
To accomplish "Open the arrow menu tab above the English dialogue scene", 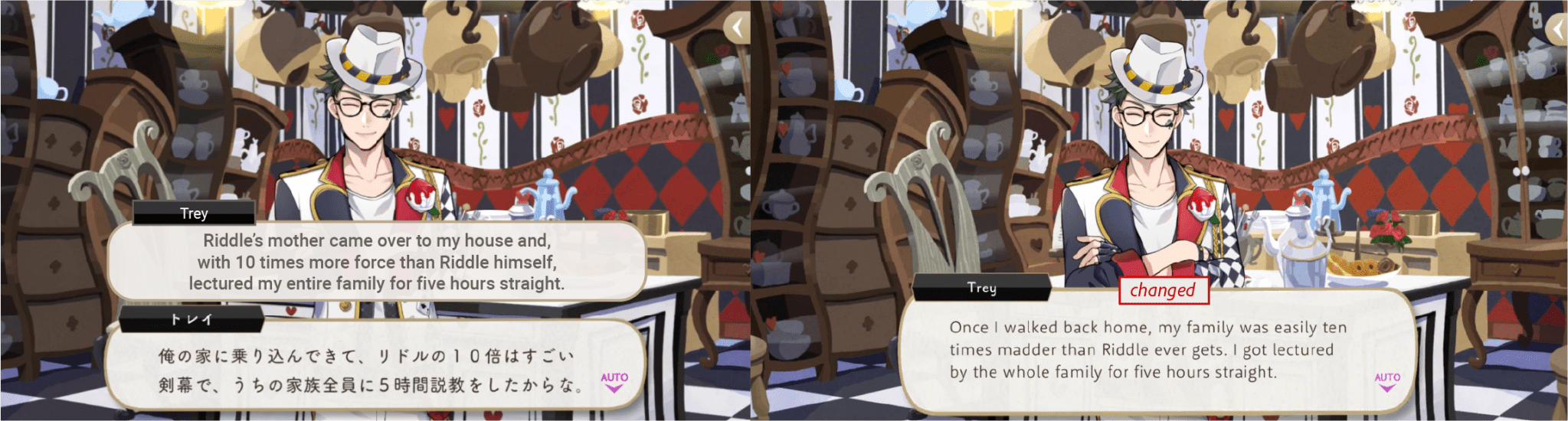I will tap(1557, 29).
